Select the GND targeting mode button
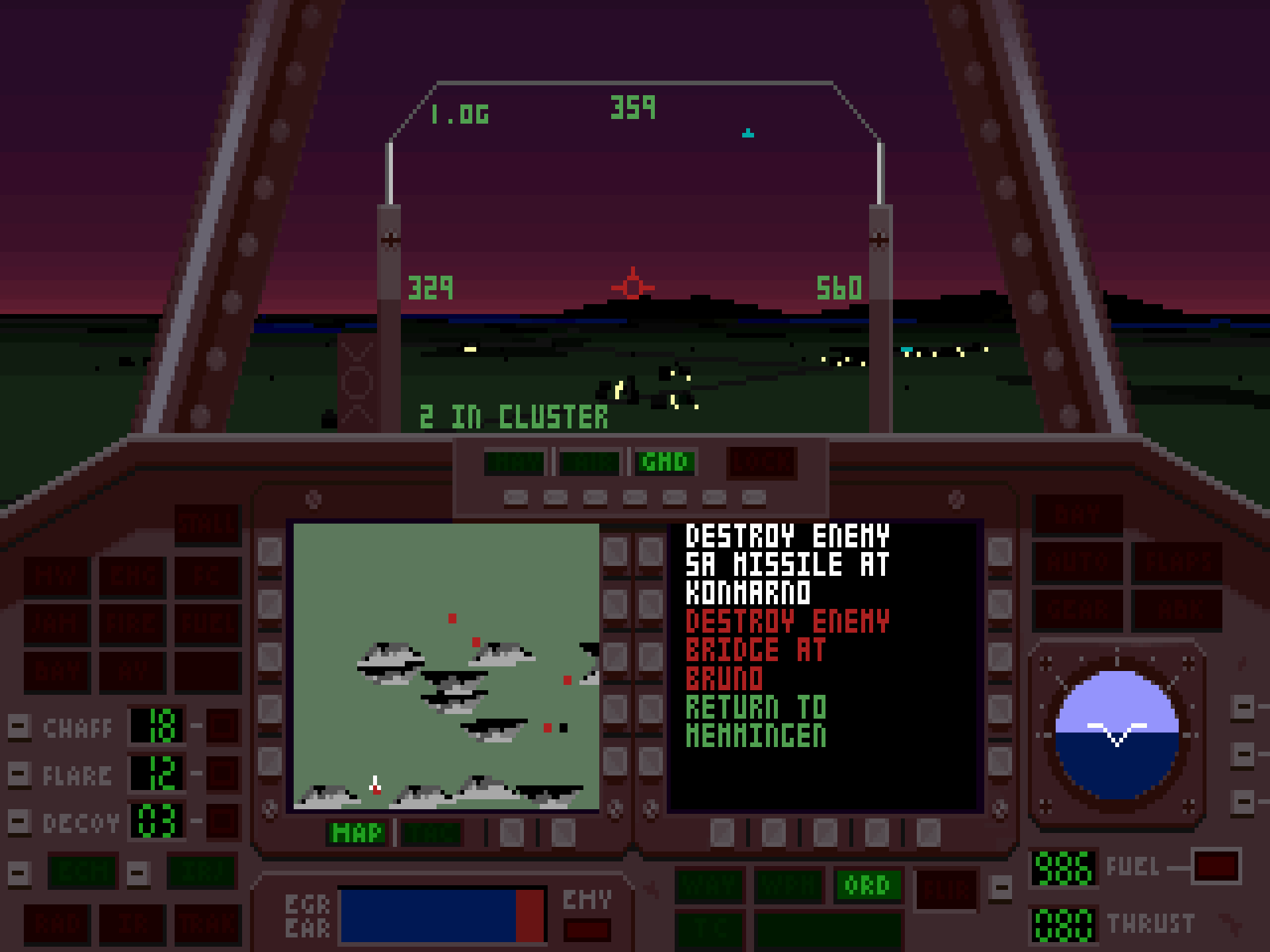The height and width of the screenshot is (952, 1270). pos(665,462)
